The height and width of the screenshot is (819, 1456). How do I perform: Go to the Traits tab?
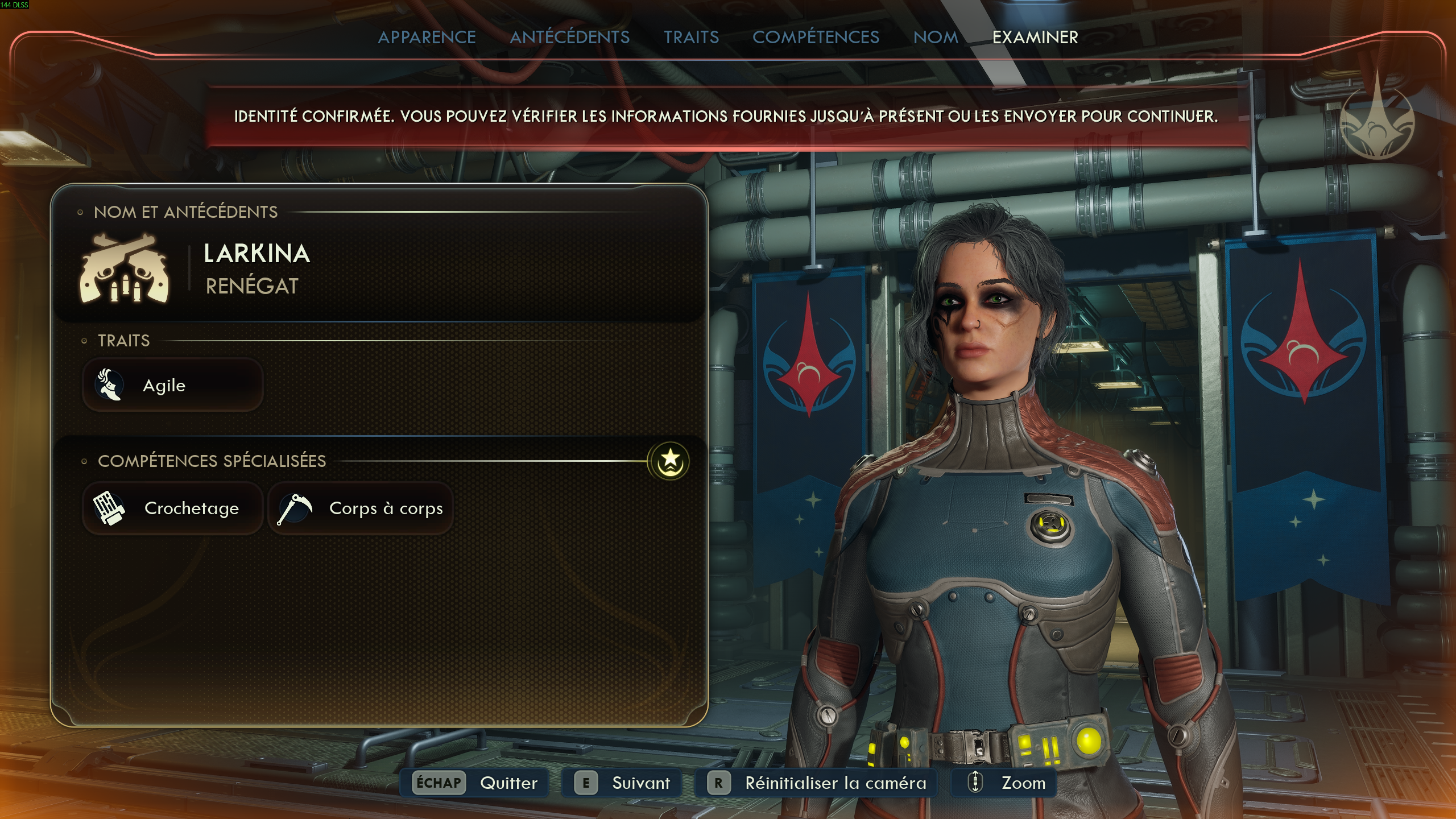[x=691, y=38]
